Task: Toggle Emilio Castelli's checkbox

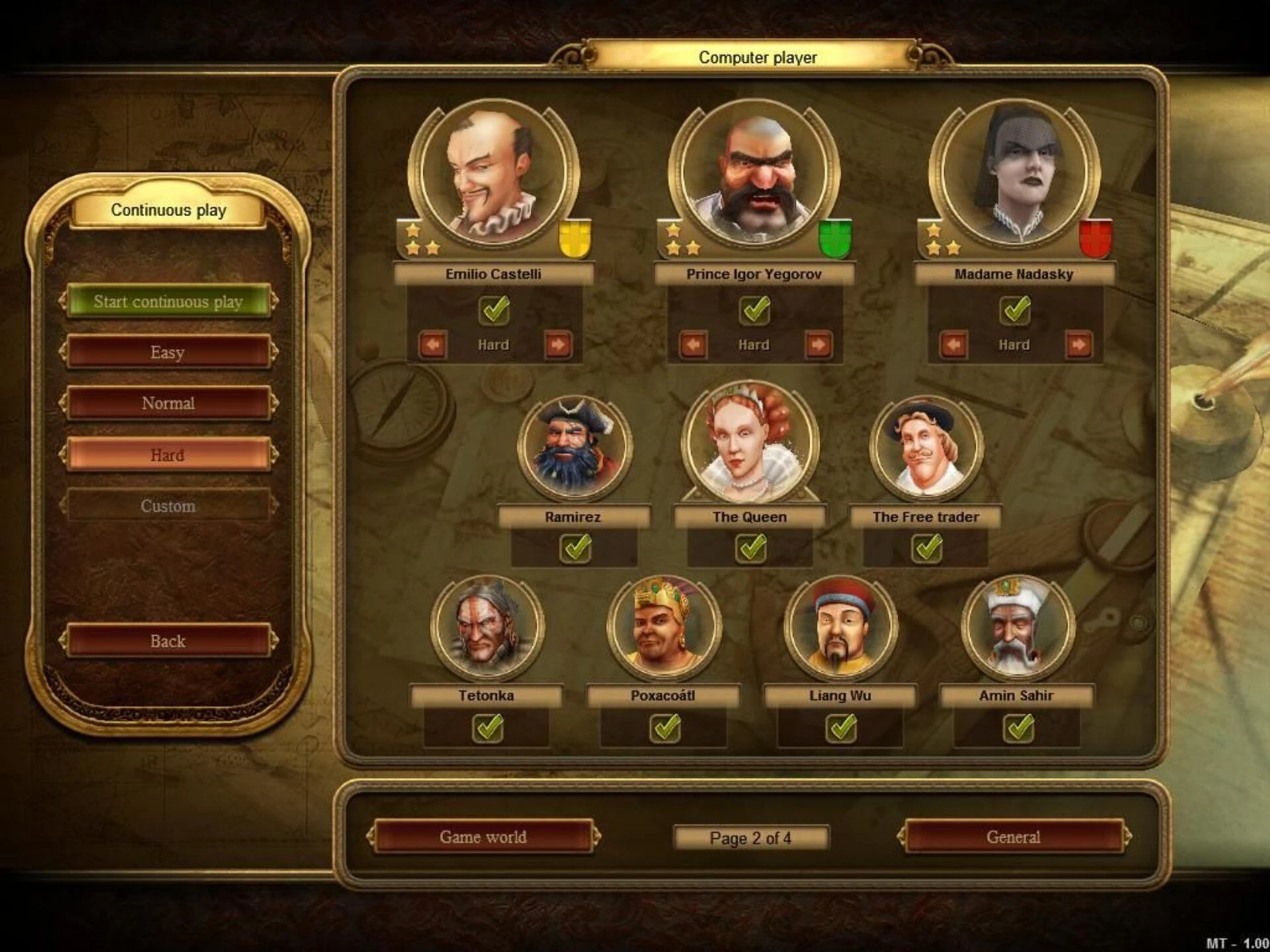Action: [x=494, y=309]
